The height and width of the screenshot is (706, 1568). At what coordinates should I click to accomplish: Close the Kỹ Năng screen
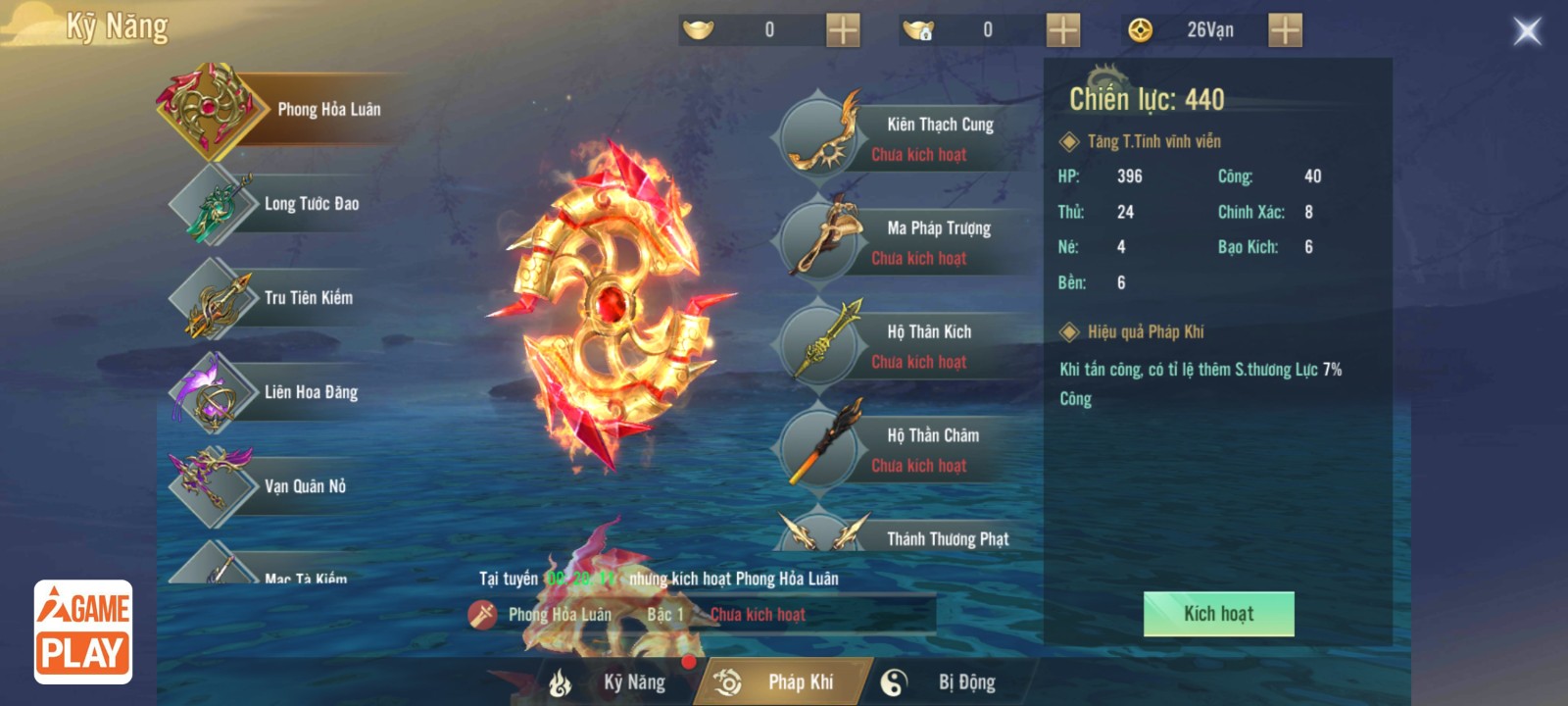pyautogui.click(x=1527, y=31)
